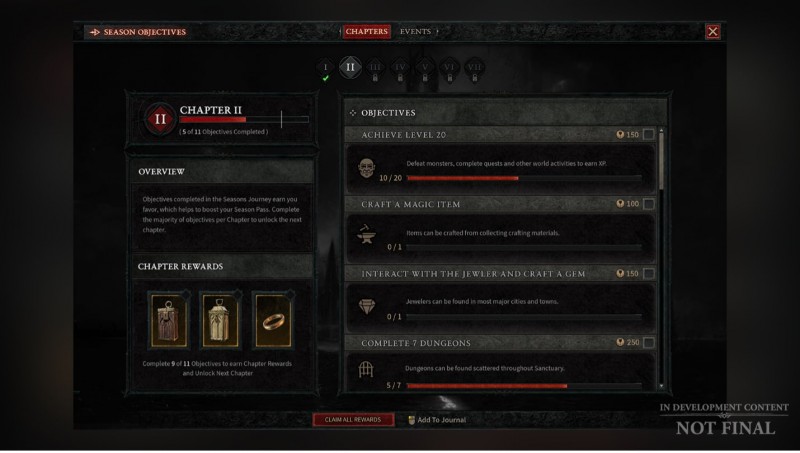
Task: Go to chapter VI
Action: [450, 68]
